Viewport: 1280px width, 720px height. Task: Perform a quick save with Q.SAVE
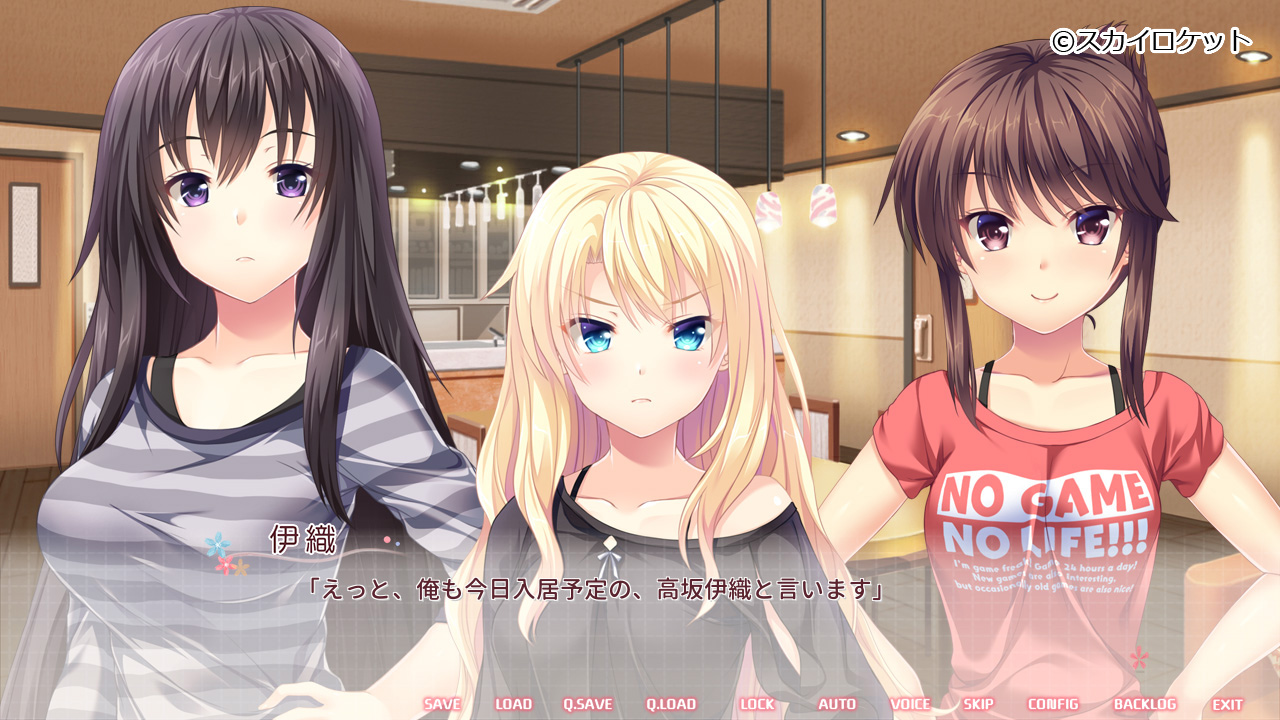[x=587, y=704]
